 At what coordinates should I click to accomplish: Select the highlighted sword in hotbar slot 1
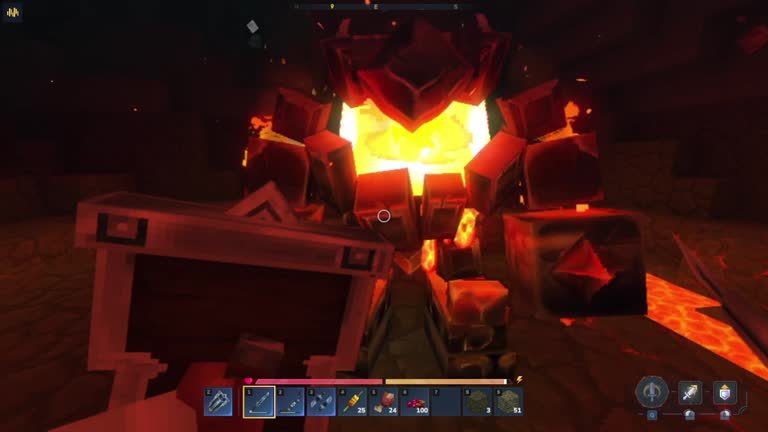tap(258, 402)
